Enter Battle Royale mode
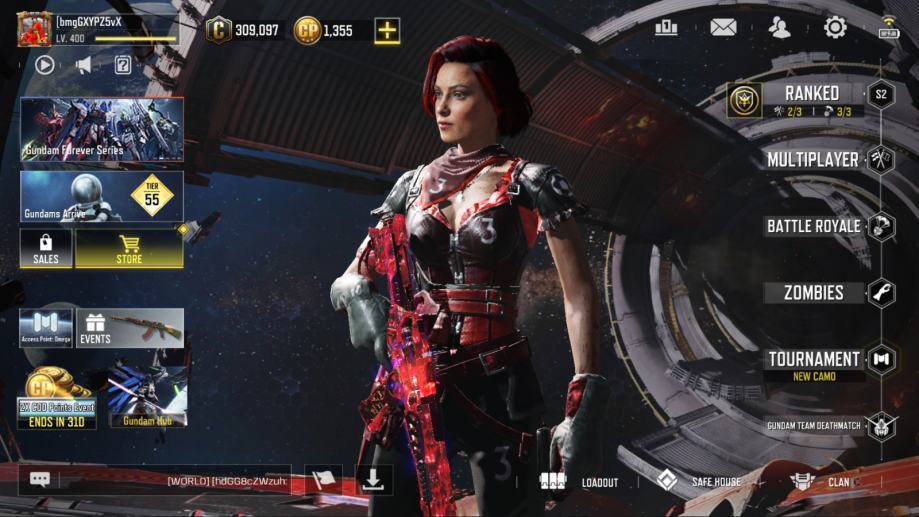Image resolution: width=919 pixels, height=517 pixels. [813, 226]
